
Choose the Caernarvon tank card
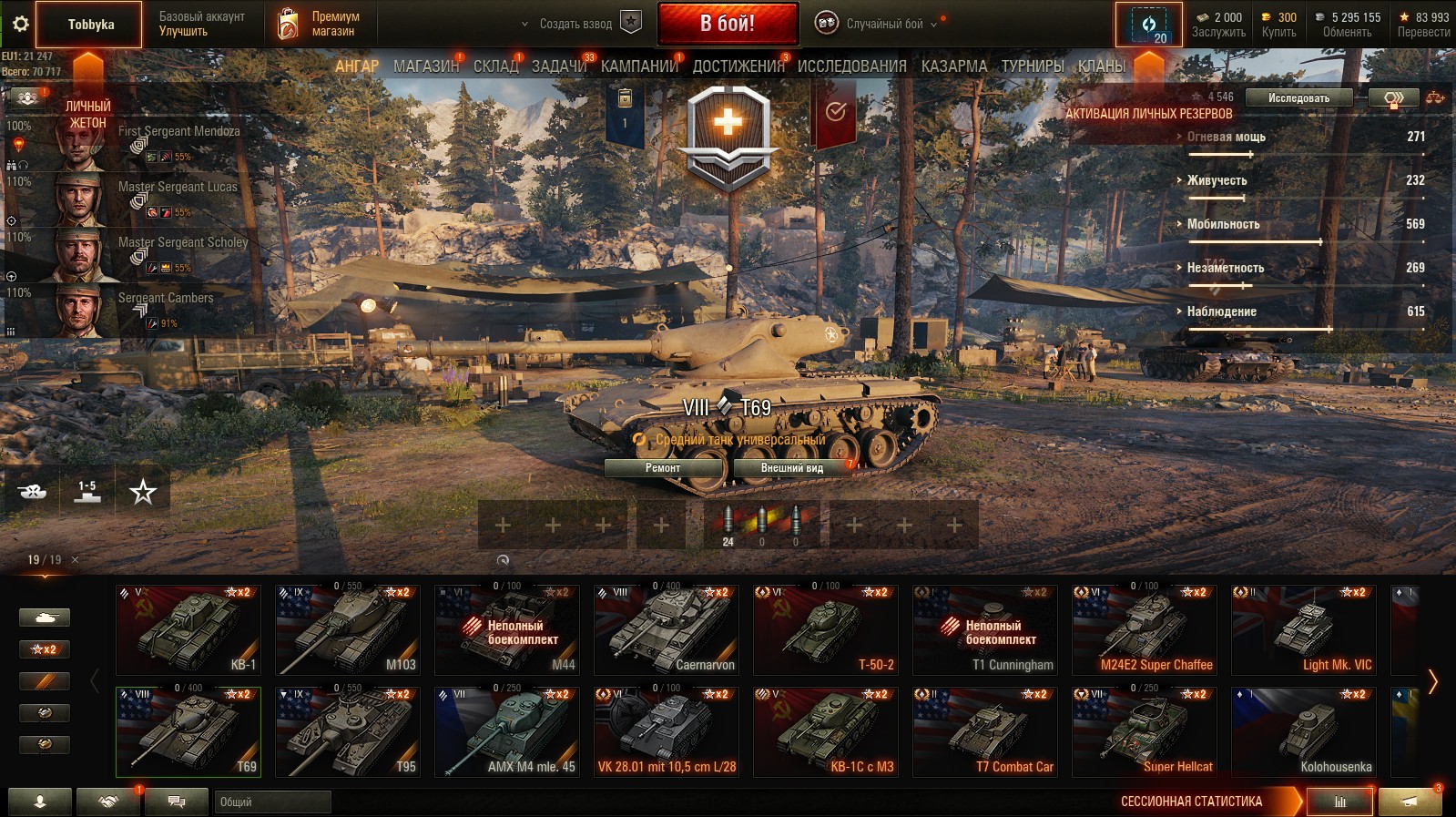[x=667, y=630]
